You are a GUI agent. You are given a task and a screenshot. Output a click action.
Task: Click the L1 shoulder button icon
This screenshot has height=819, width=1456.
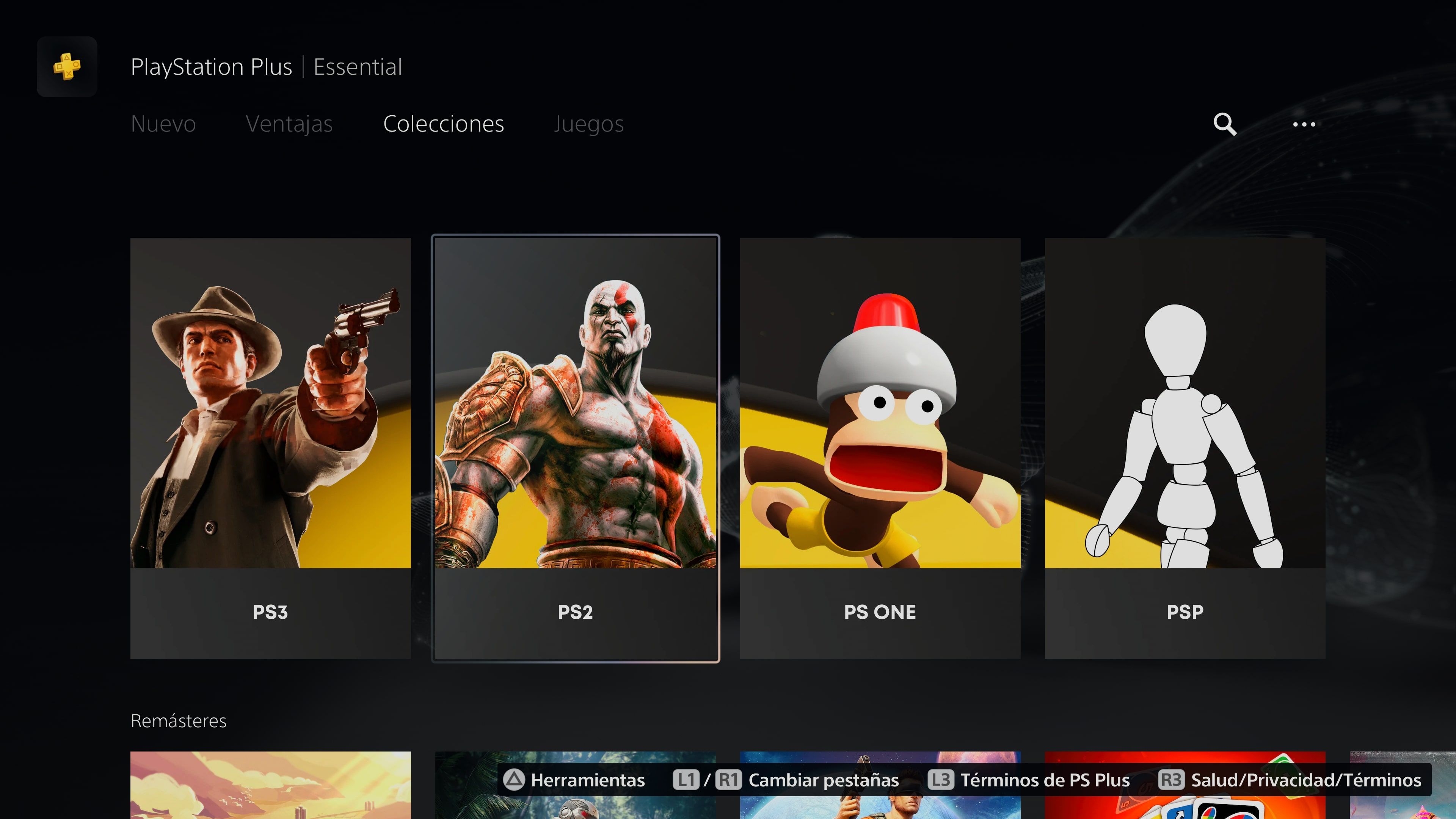(x=687, y=780)
